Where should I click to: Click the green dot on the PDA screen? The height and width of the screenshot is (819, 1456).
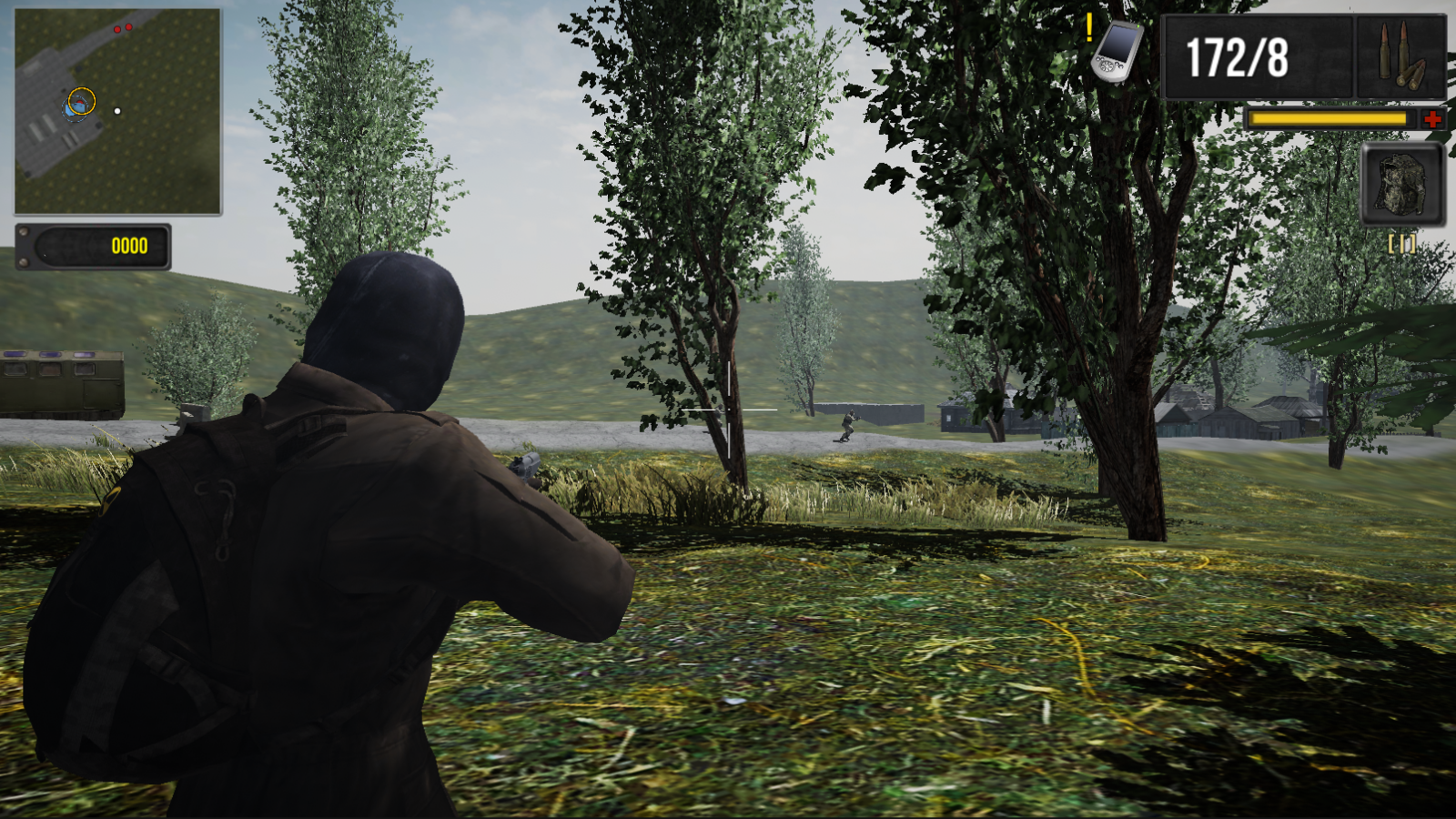point(1138,25)
